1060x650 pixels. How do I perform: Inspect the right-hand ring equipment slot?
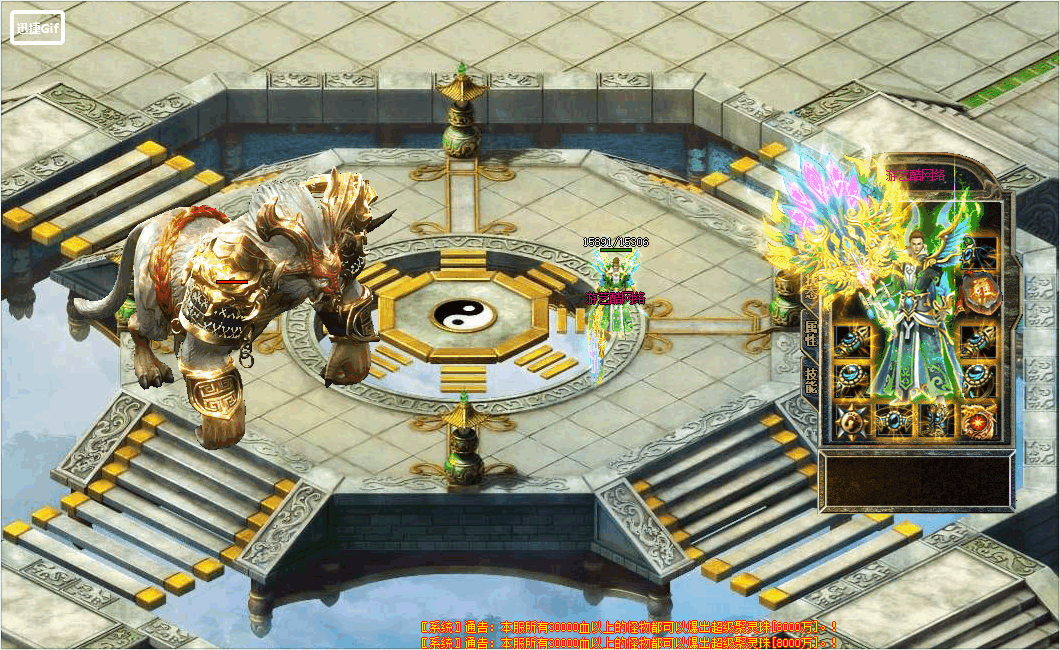coord(979,380)
